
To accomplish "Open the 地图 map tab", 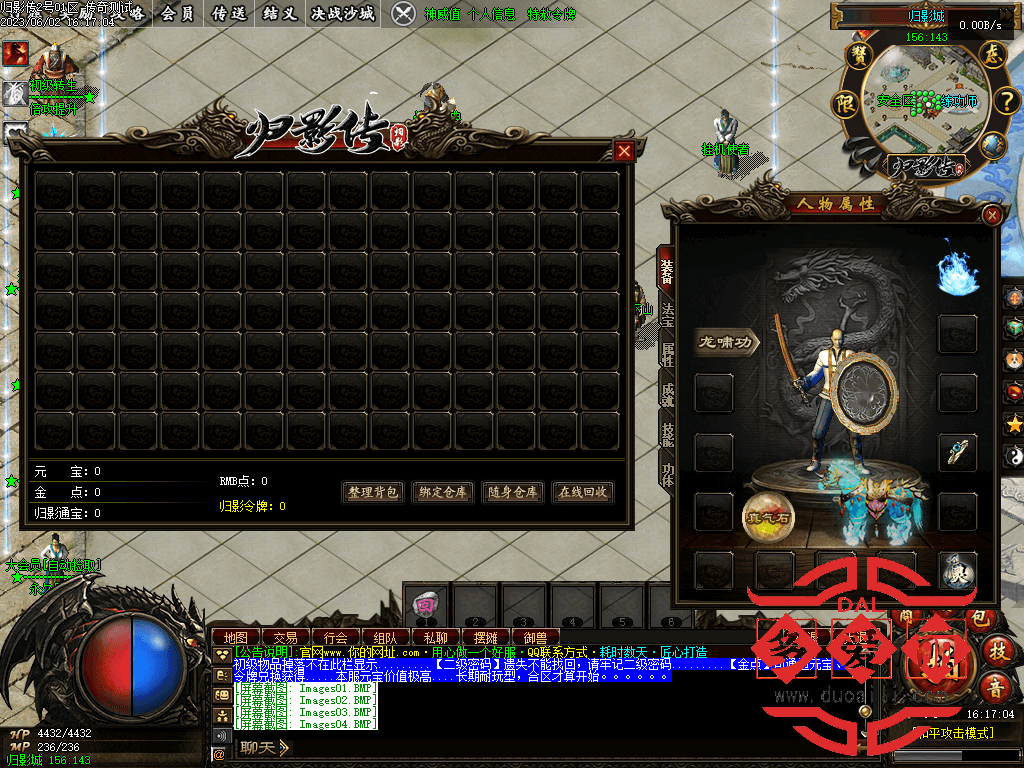I will 235,637.
